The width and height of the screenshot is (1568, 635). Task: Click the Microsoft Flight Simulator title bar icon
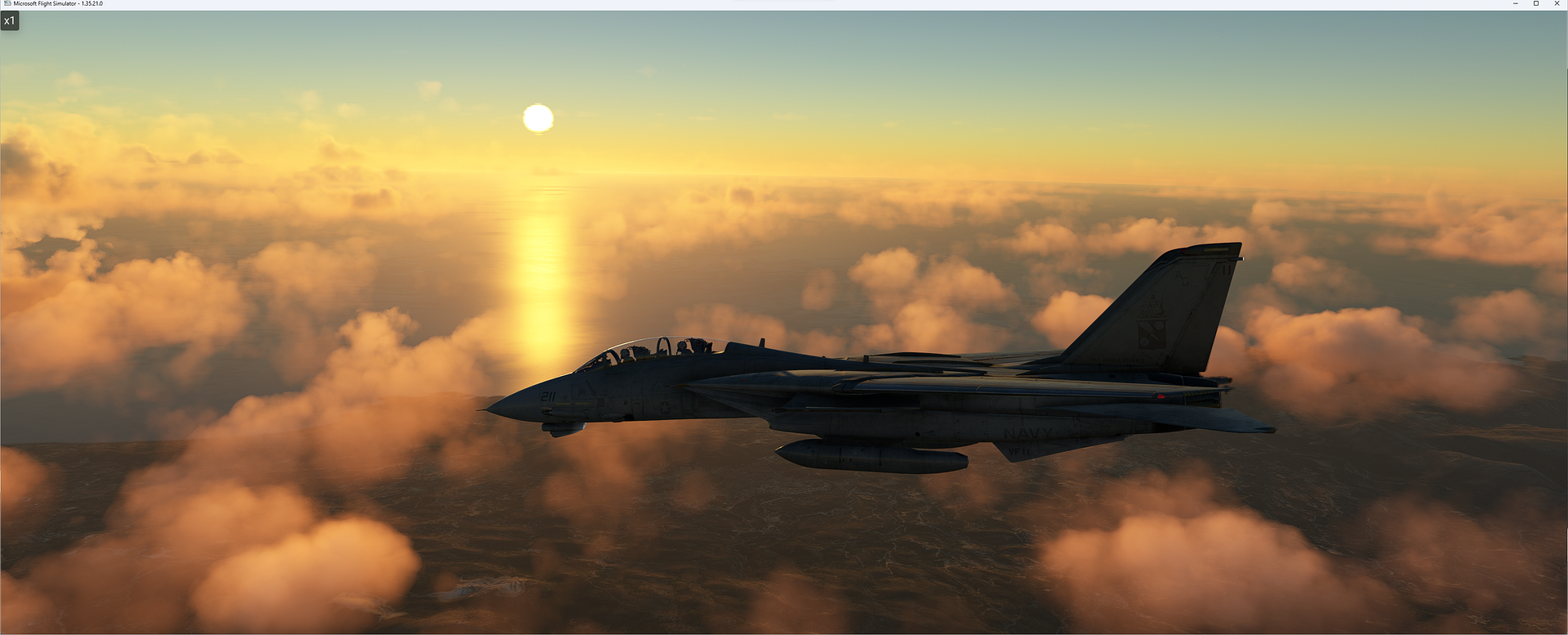[x=6, y=3]
